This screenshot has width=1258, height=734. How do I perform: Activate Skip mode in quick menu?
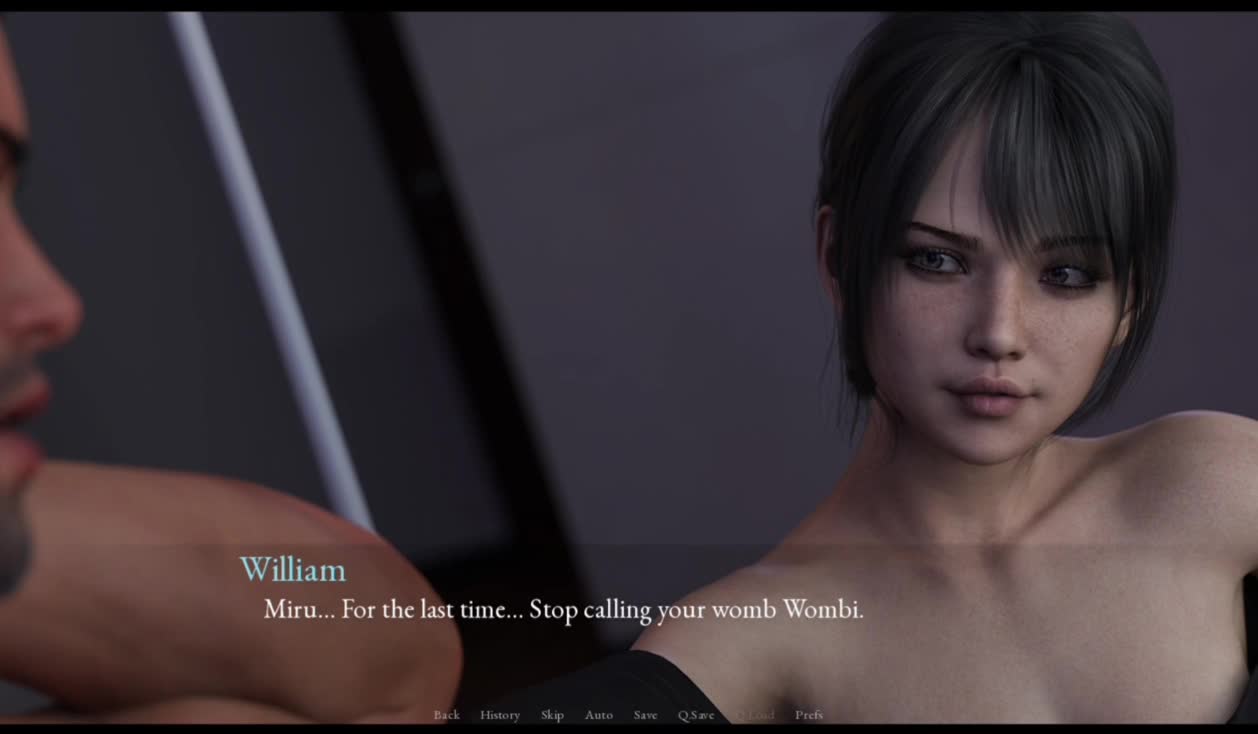552,715
